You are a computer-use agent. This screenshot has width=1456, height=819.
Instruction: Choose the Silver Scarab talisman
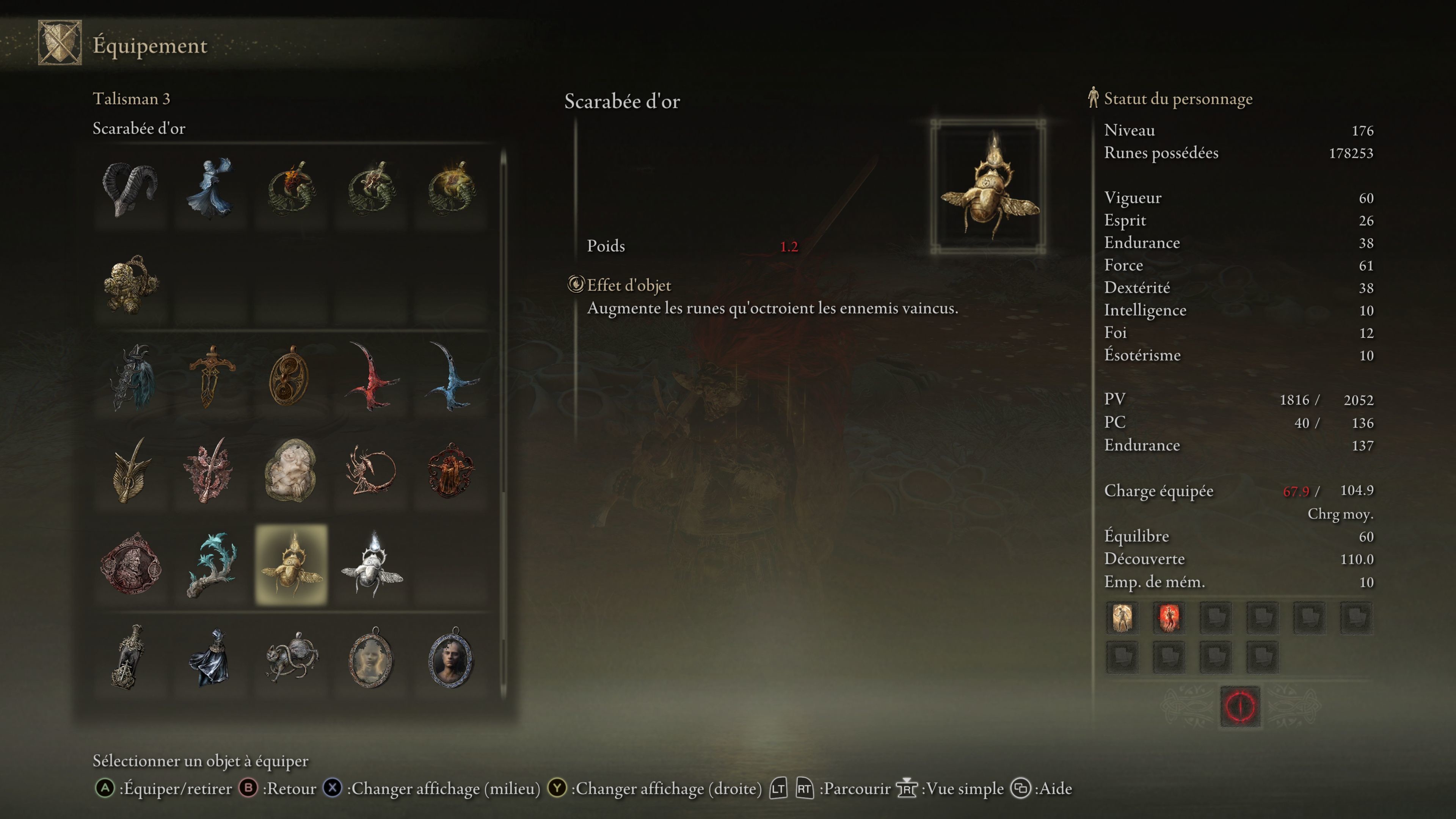pyautogui.click(x=371, y=565)
